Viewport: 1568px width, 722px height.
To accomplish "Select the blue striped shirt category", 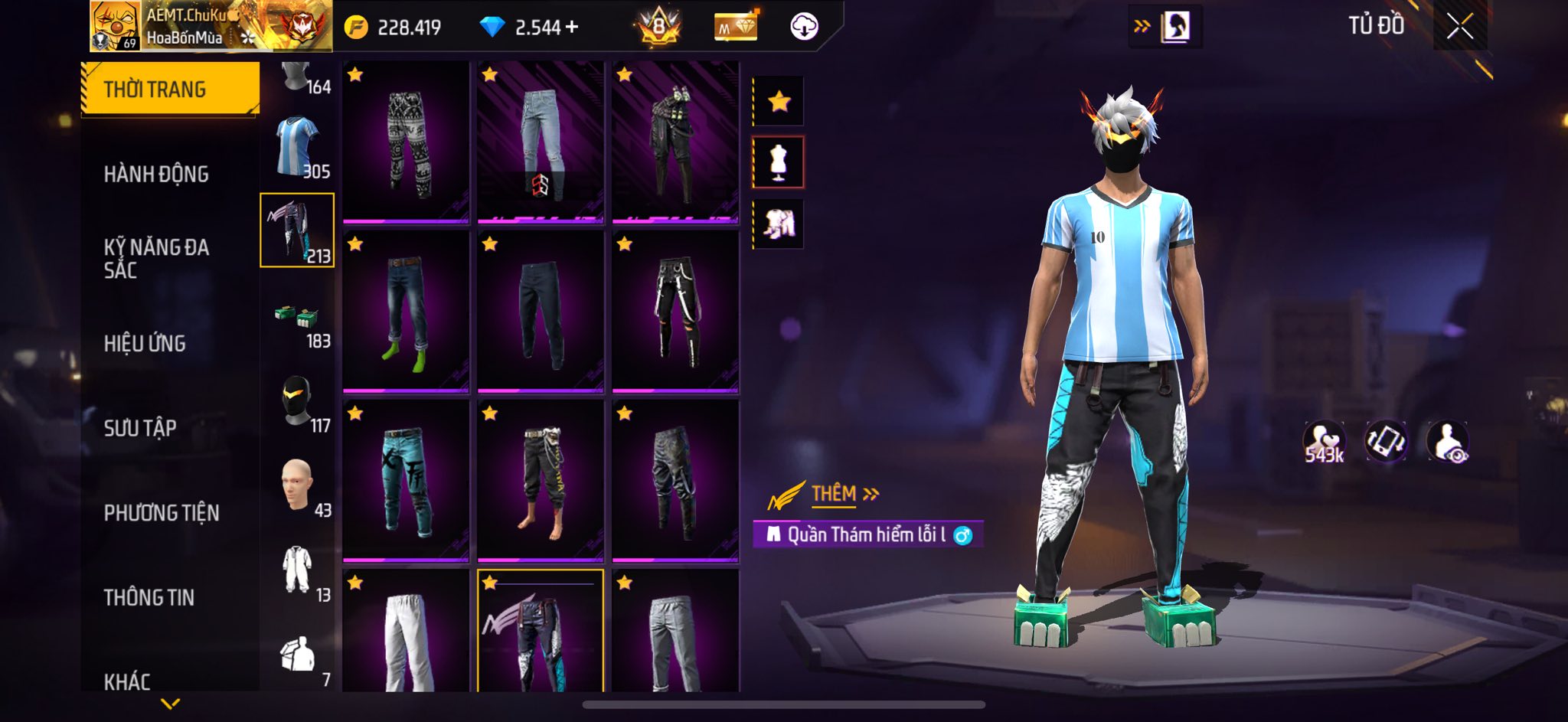I will [298, 147].
